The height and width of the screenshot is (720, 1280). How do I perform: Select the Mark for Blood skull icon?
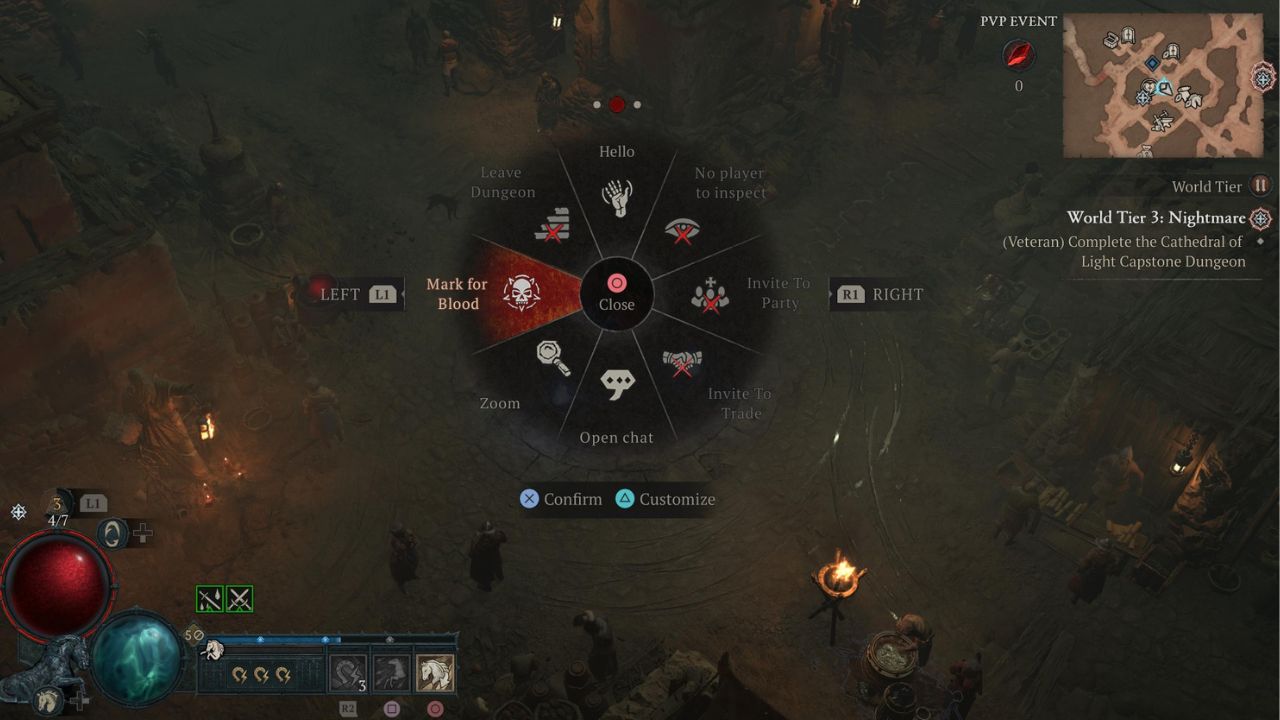(x=520, y=294)
